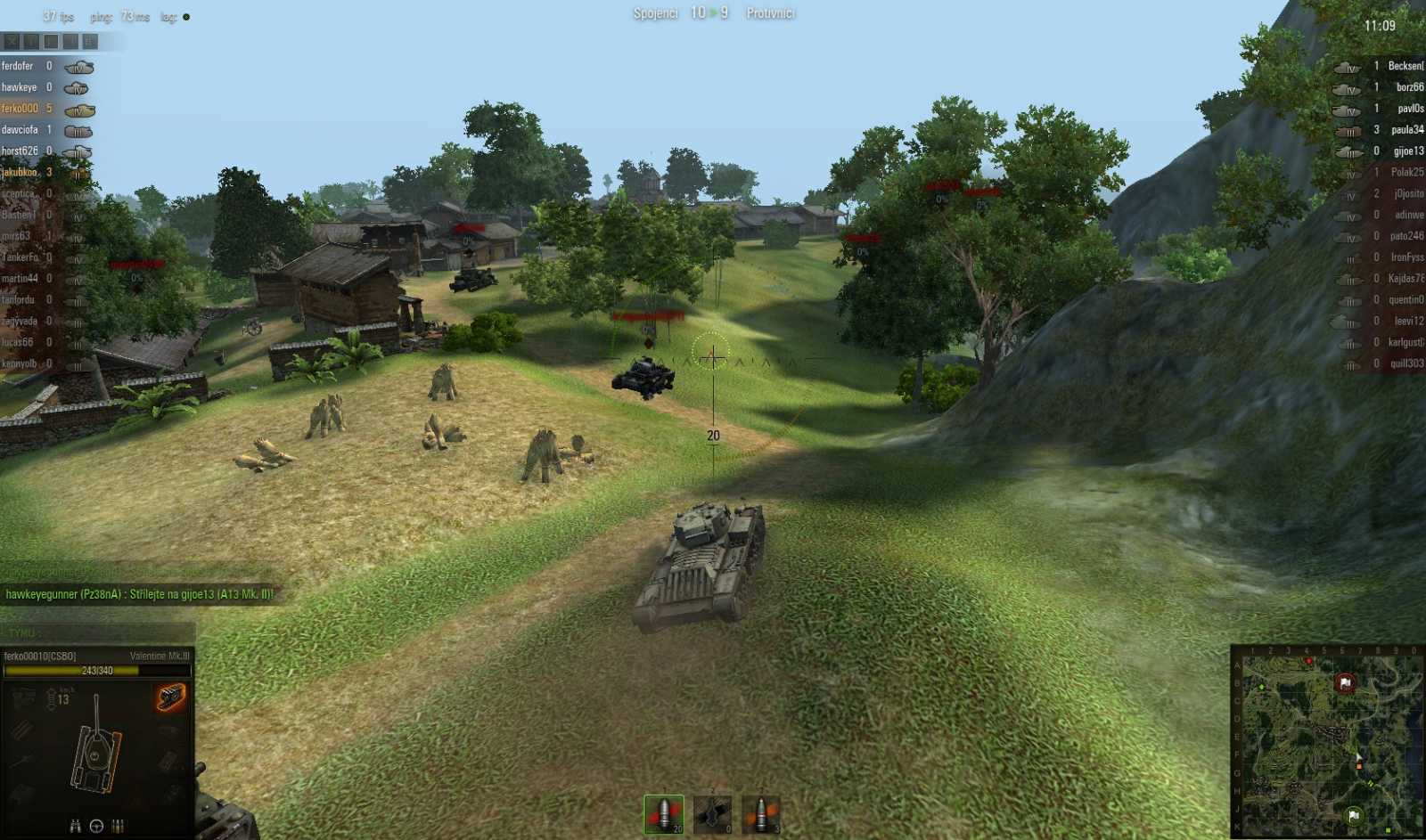Click the Protivnici label in the score header

click(x=768, y=13)
